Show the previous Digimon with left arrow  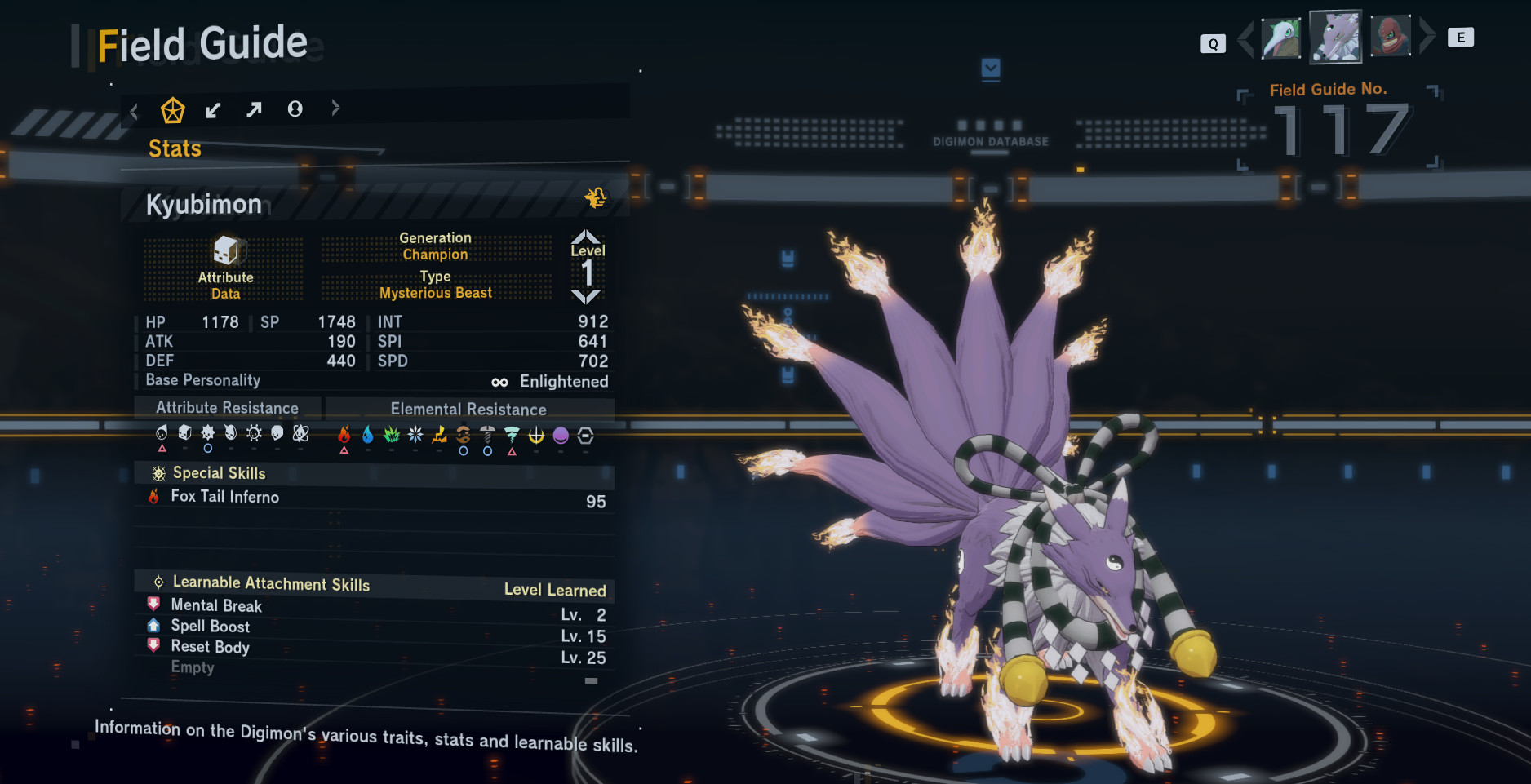pyautogui.click(x=1245, y=38)
